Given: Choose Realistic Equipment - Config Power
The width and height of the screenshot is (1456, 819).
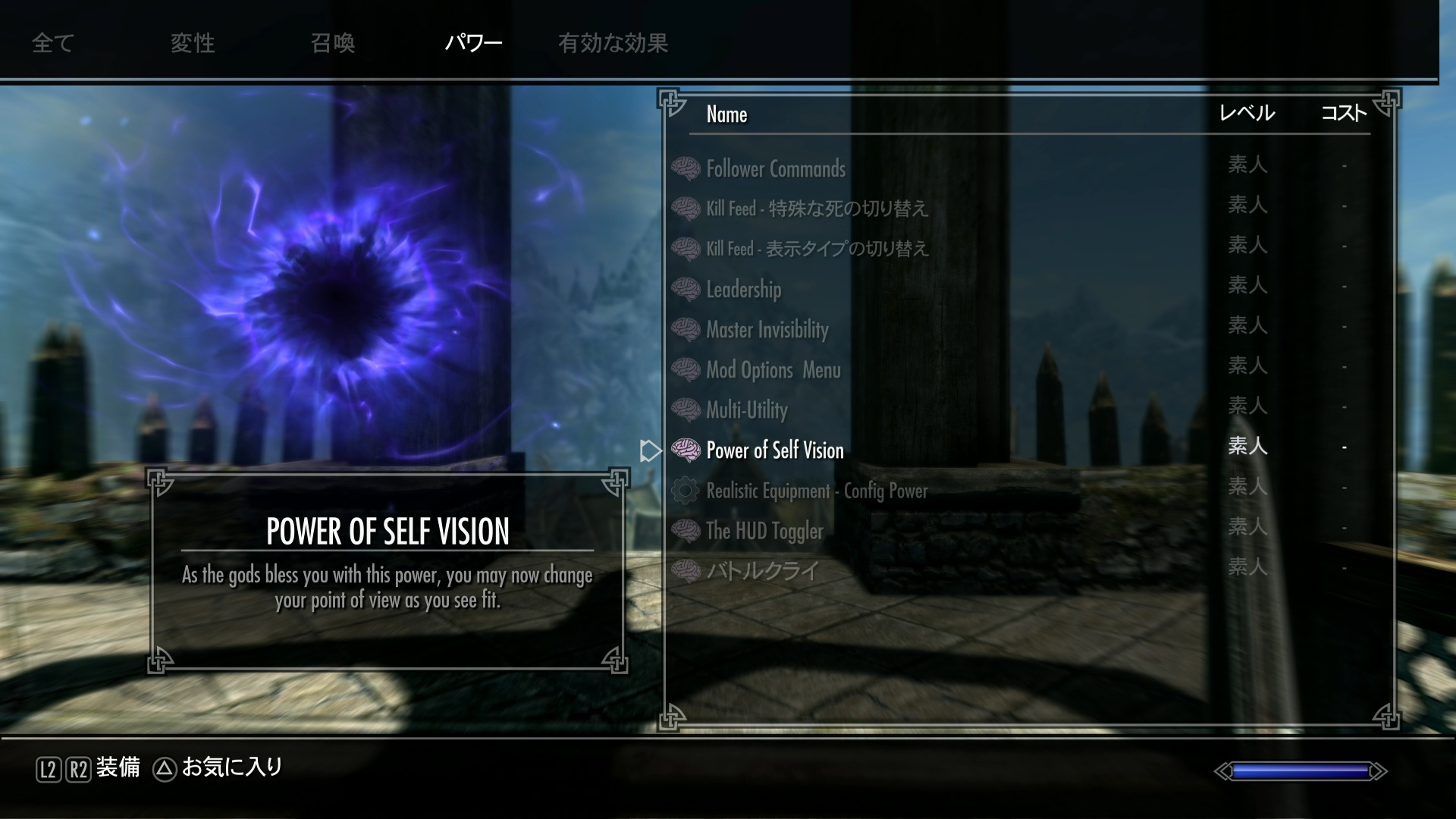Looking at the screenshot, I should (x=816, y=491).
